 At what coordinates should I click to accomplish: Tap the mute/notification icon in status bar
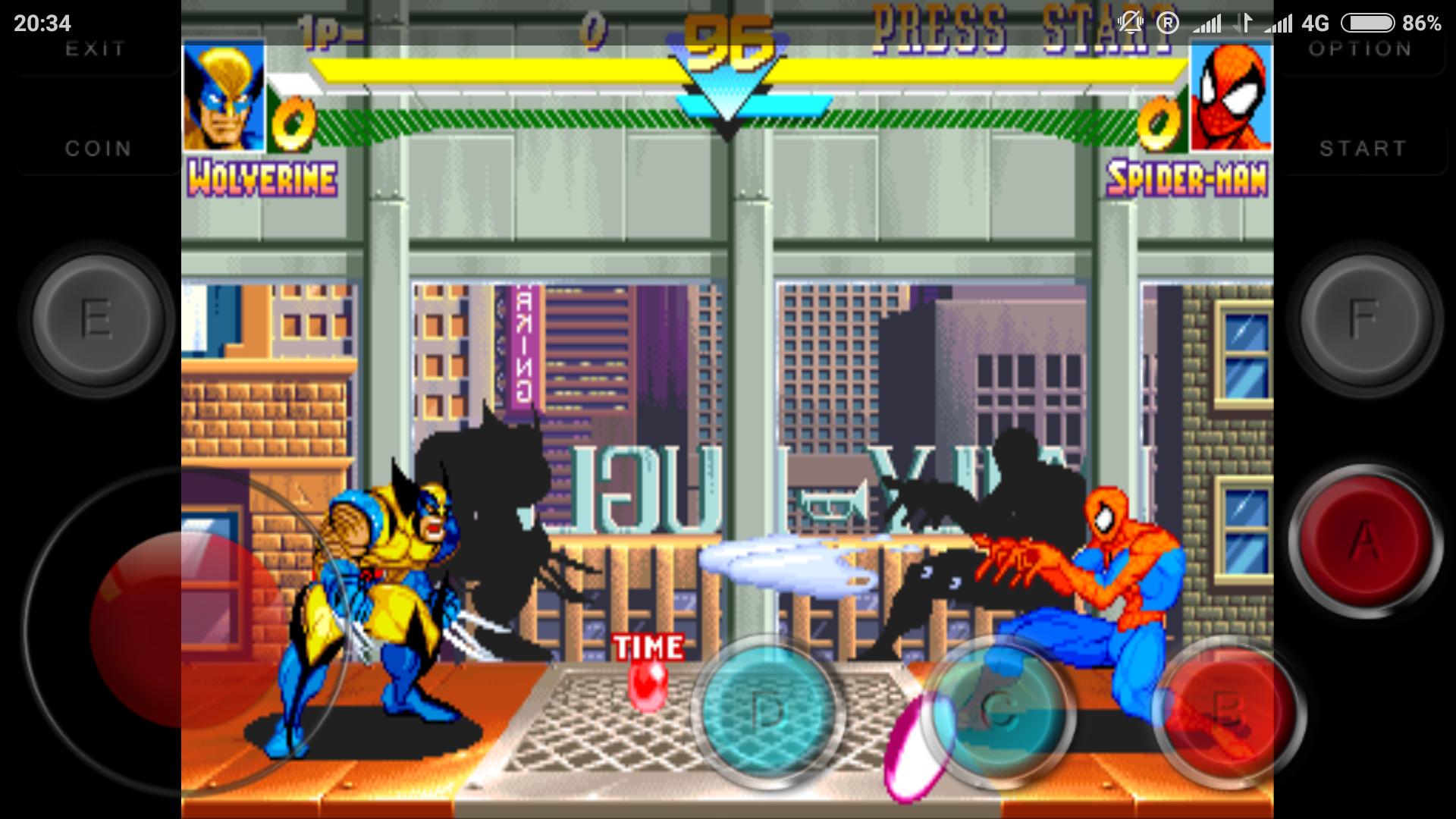tap(1131, 23)
